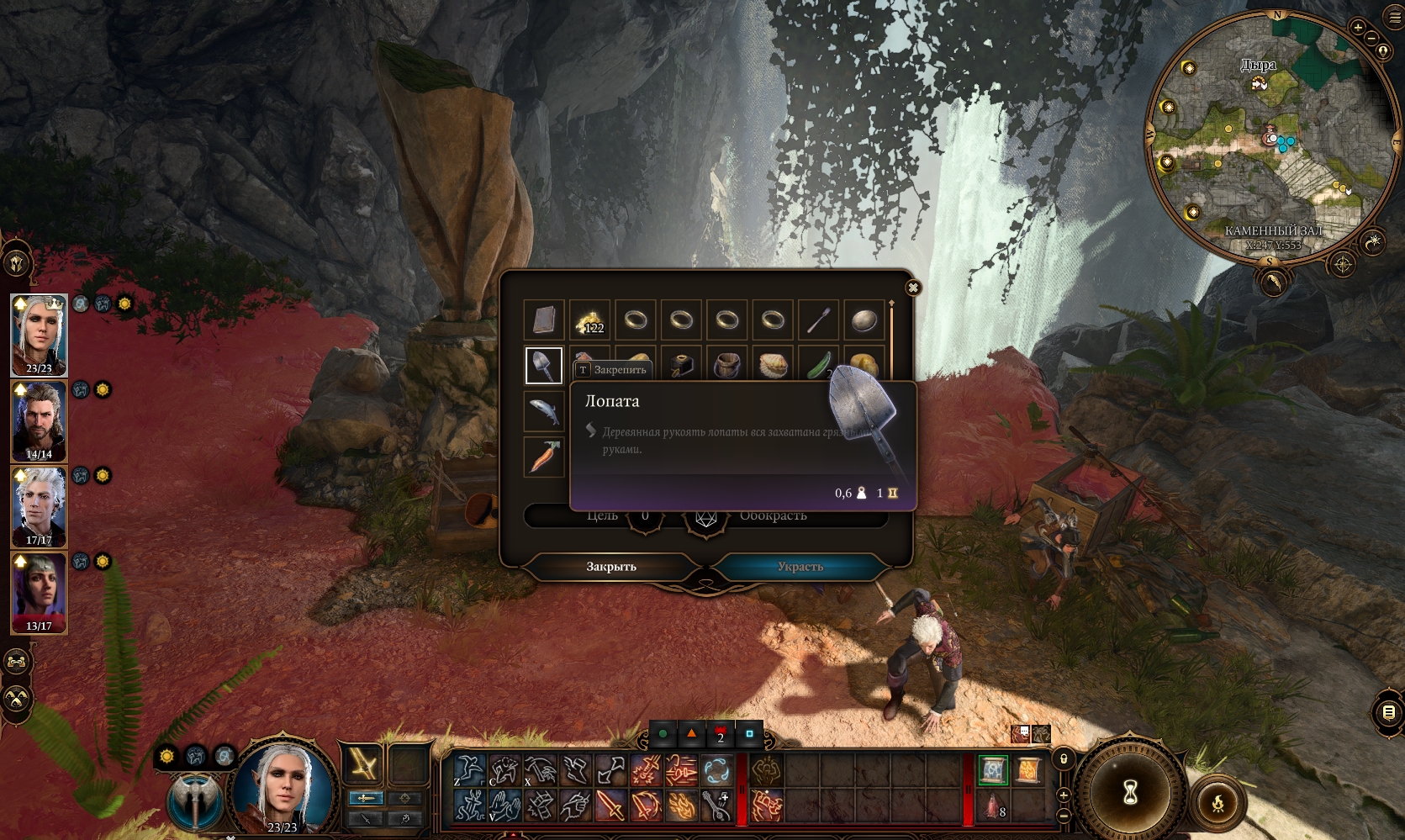Image resolution: width=1405 pixels, height=840 pixels.
Task: Click the Закрыть (Close) button
Action: [x=611, y=567]
